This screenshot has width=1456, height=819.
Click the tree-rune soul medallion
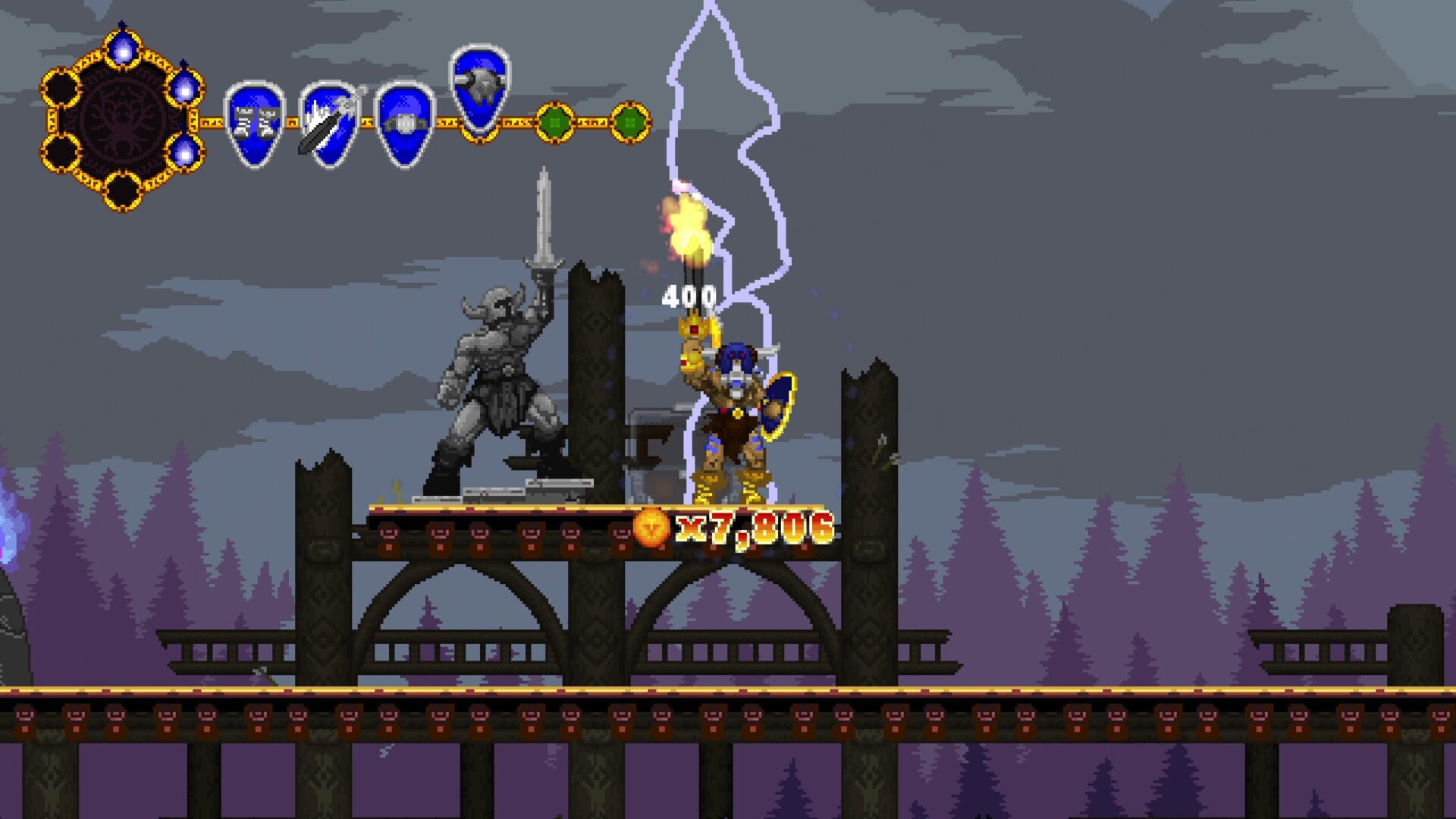pyautogui.click(x=122, y=120)
